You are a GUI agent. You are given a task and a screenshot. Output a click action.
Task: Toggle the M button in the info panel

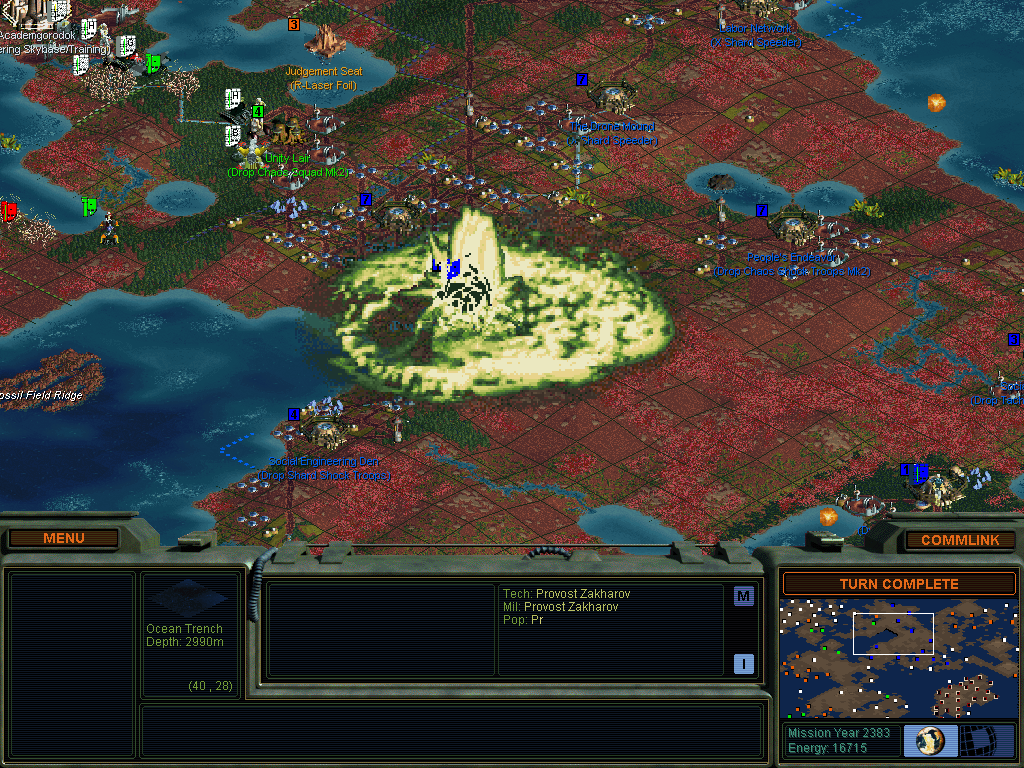743,597
